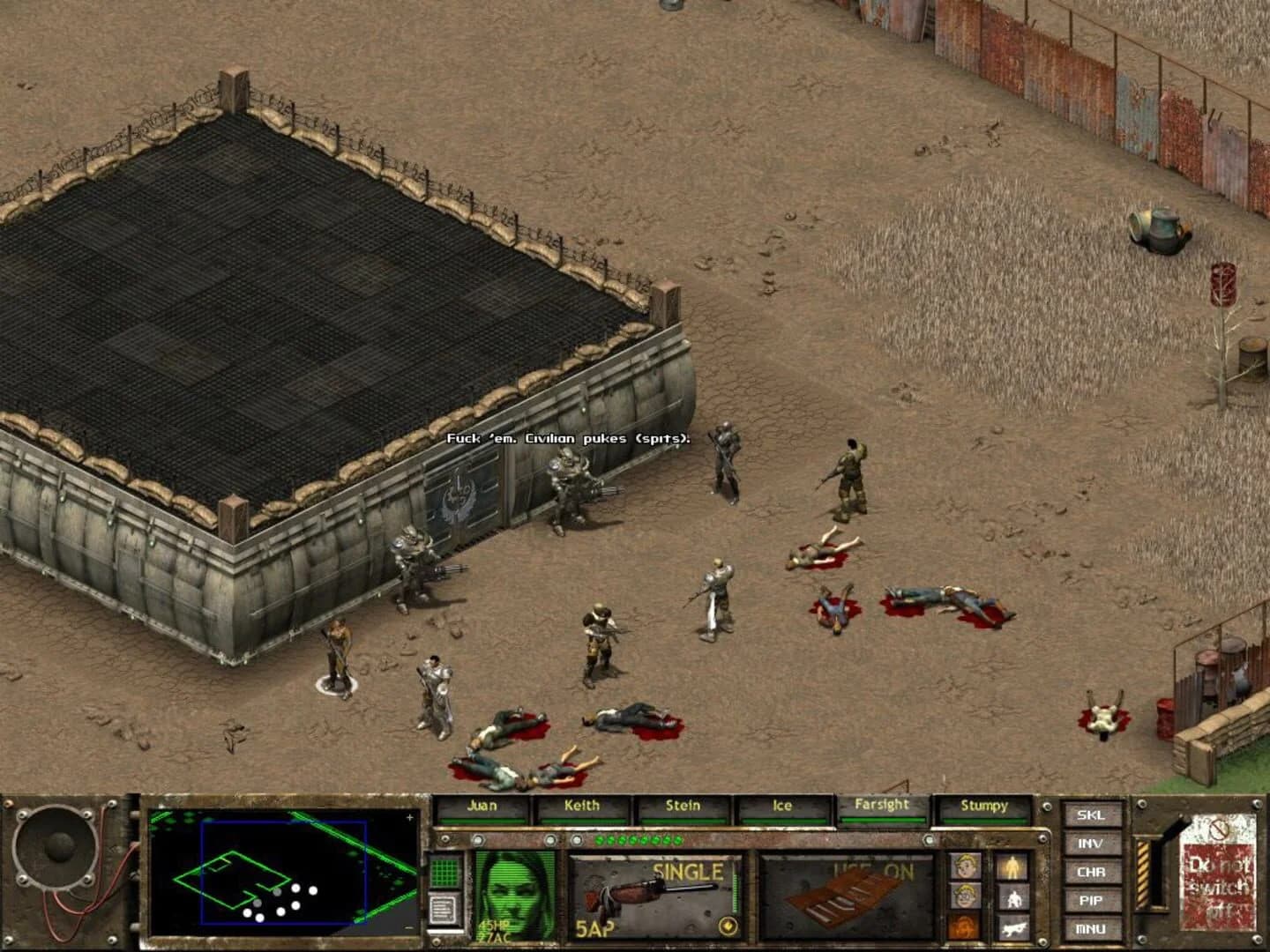Select the crouching stance icon
Screen dimensions: 1270x952
coord(1014,897)
